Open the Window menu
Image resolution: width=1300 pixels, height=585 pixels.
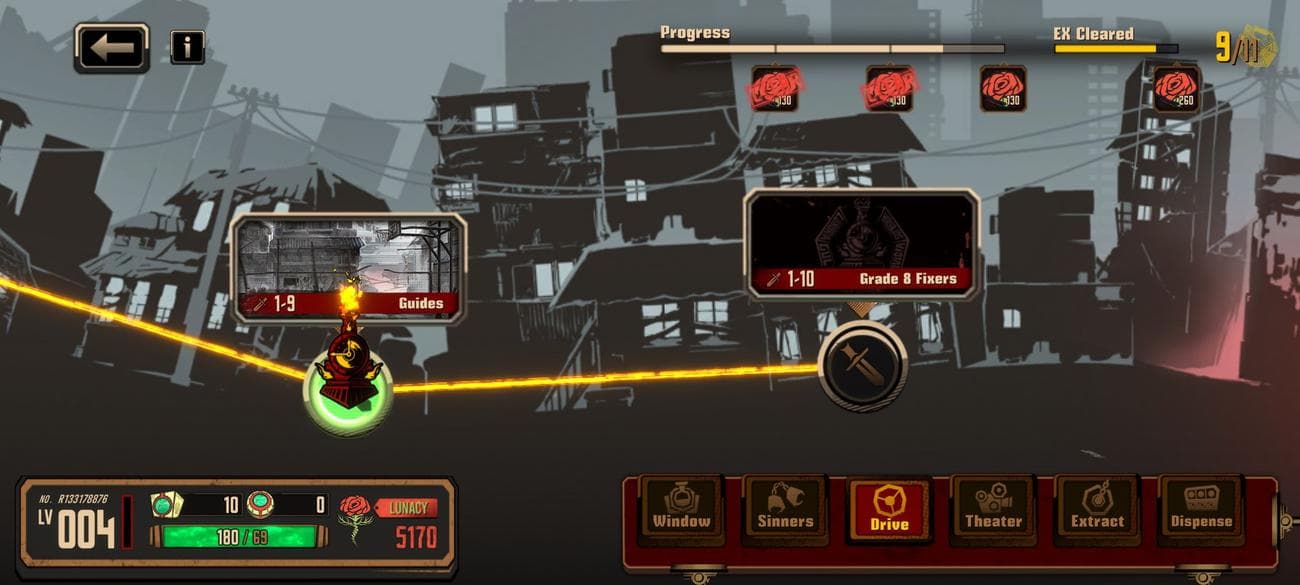point(682,509)
